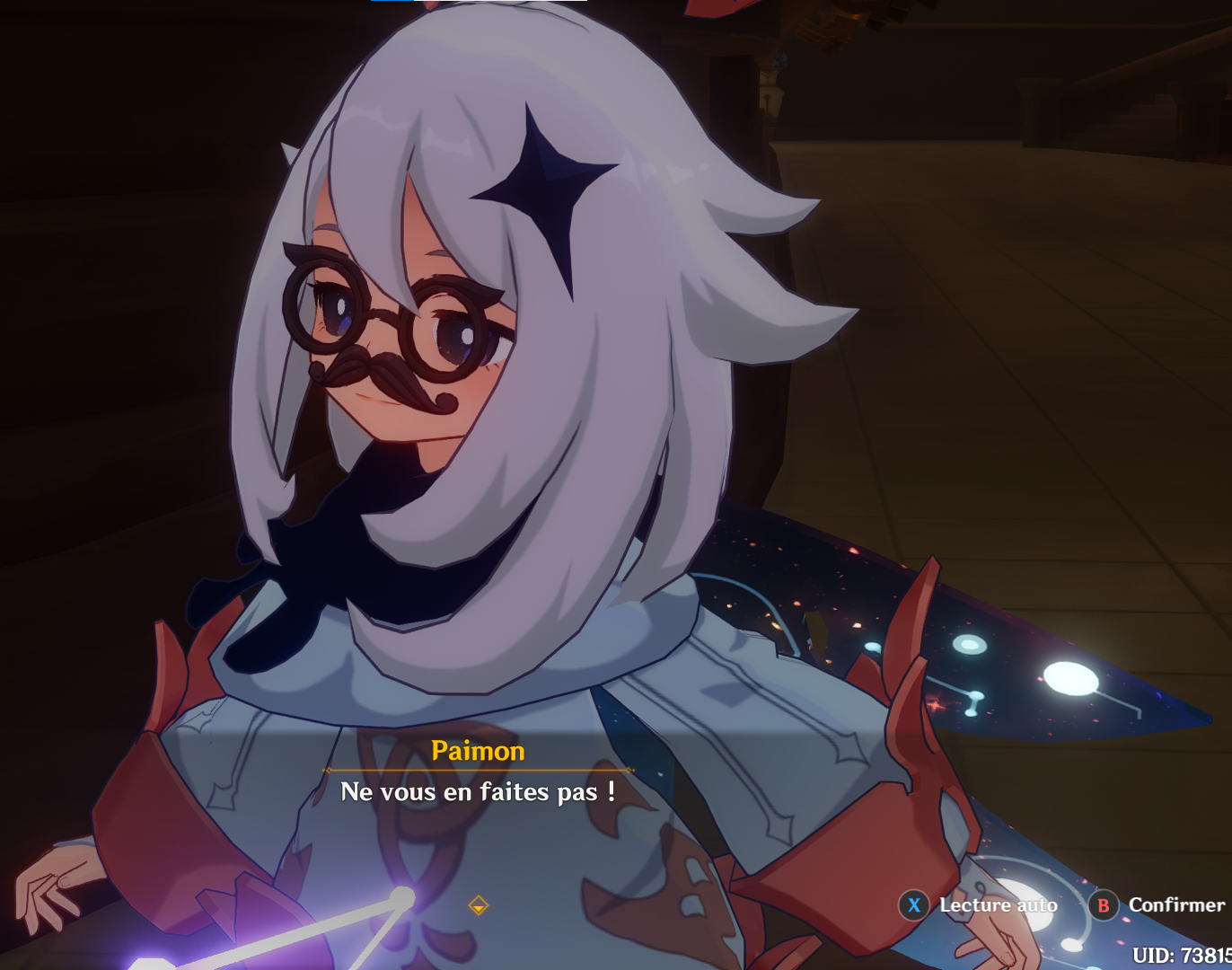Screen dimensions: 1232x970
Task: Click the yellow arrow inside the diamond marker
Action: click(x=480, y=907)
